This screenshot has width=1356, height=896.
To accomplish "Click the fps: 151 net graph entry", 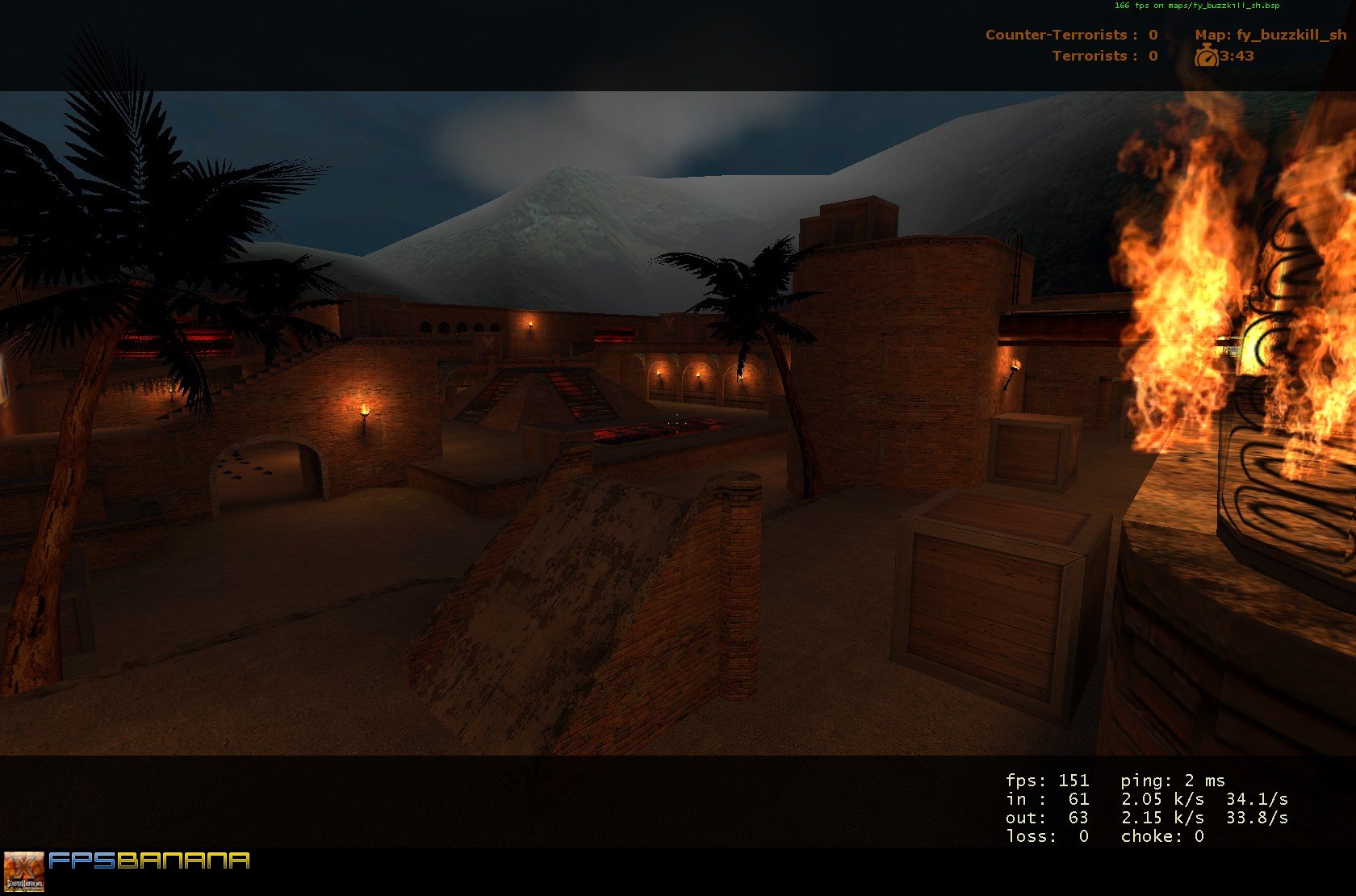I will coord(1046,781).
